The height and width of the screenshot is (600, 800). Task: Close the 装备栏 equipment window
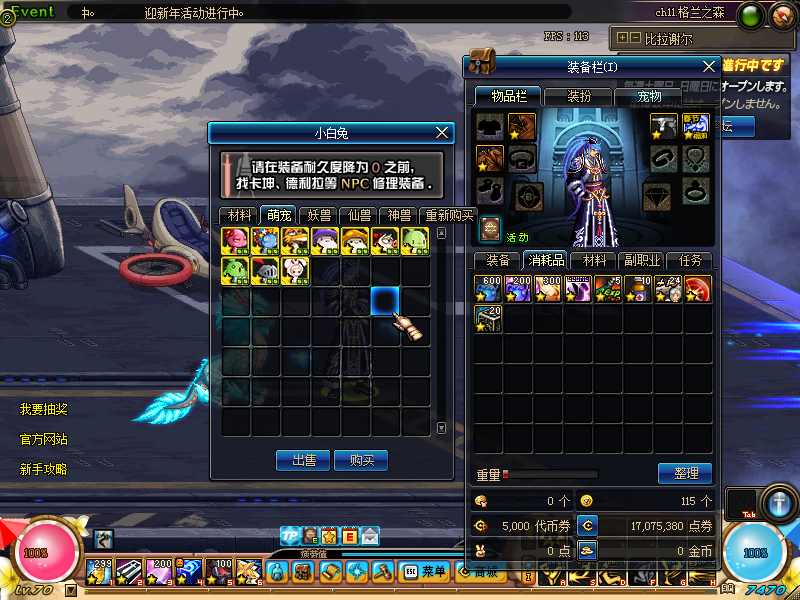click(709, 66)
